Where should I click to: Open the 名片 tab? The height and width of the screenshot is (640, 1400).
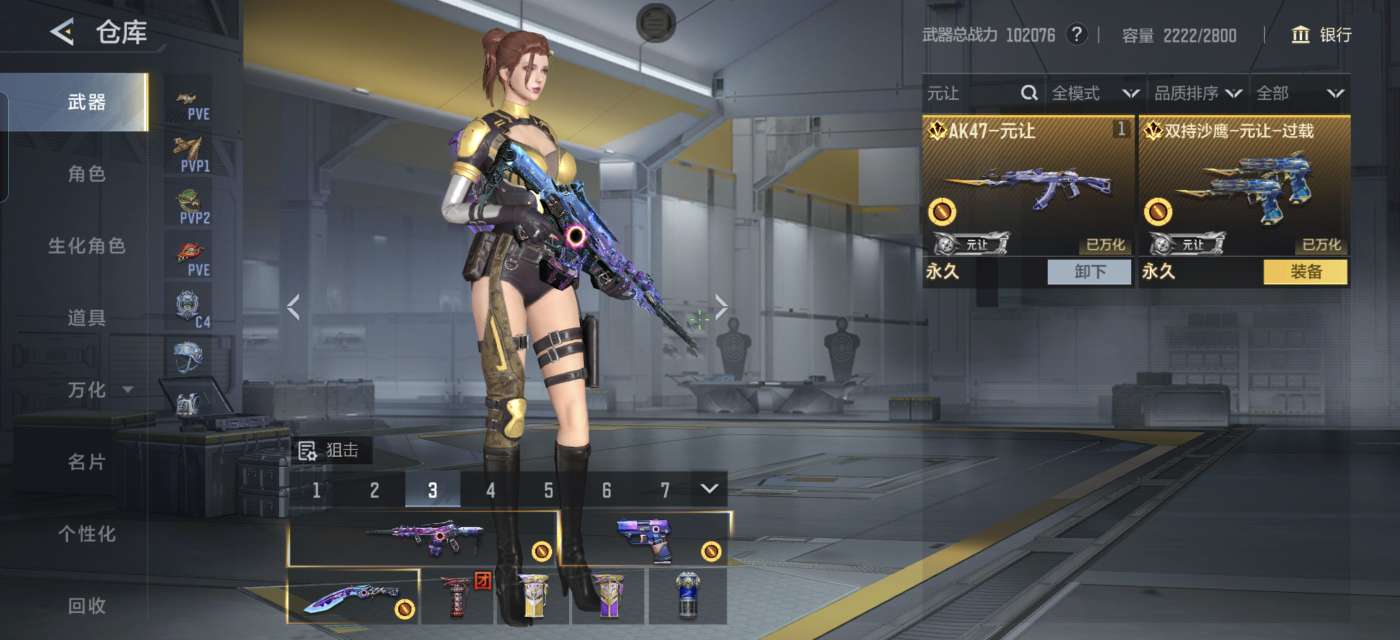(x=86, y=462)
